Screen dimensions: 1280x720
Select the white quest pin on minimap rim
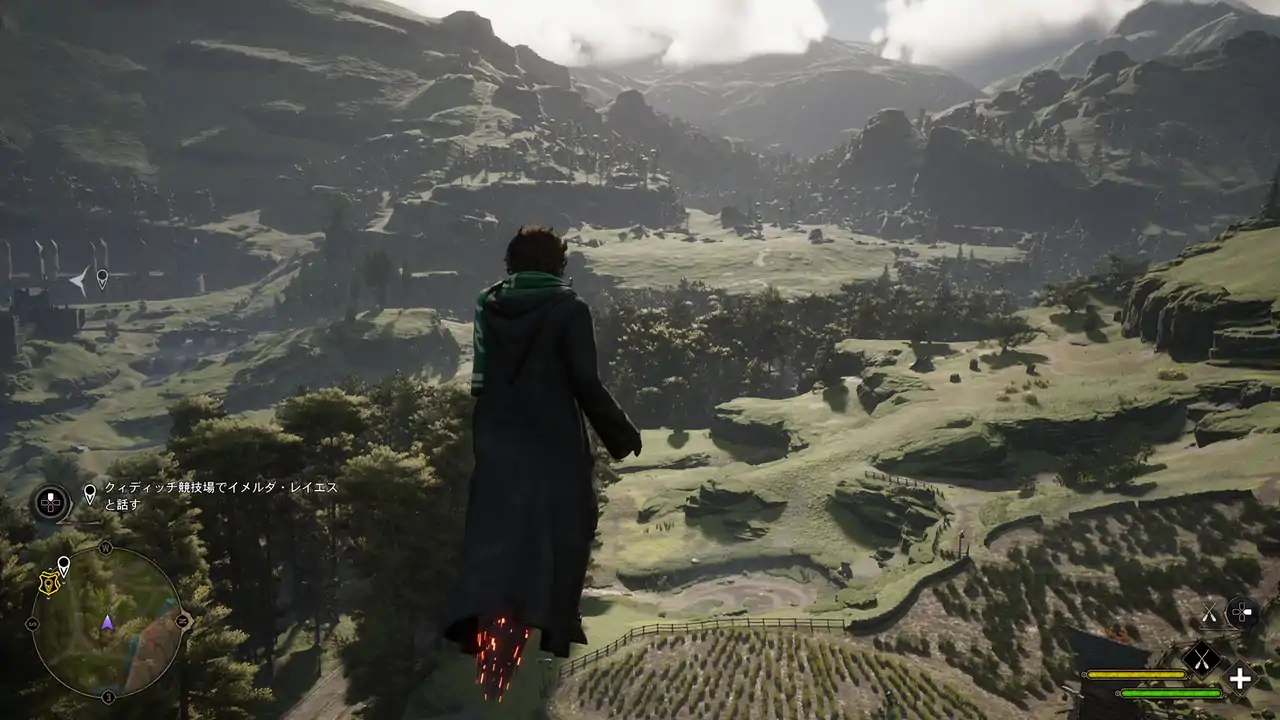63,566
